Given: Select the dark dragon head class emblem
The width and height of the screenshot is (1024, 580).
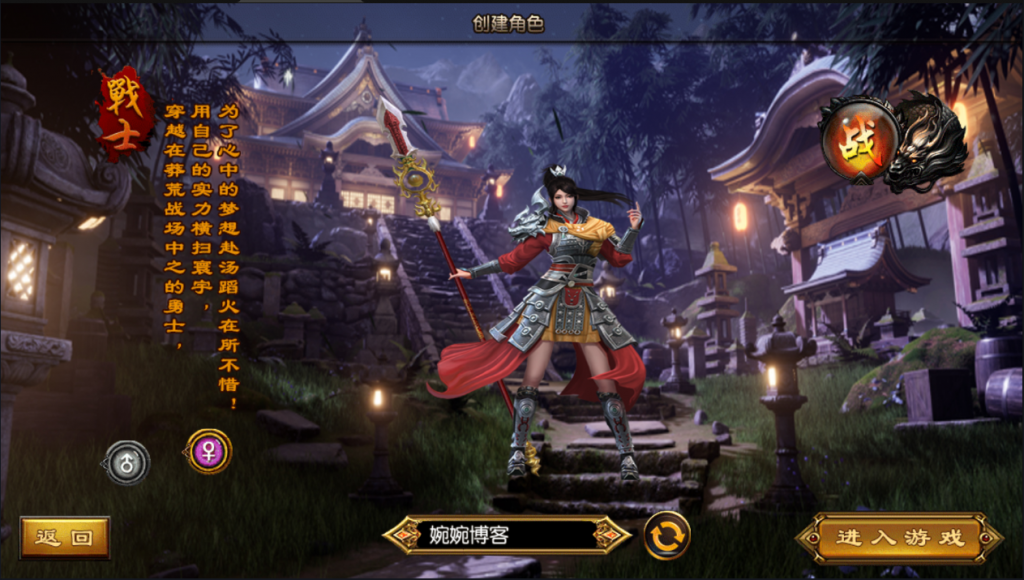Looking at the screenshot, I should [929, 143].
